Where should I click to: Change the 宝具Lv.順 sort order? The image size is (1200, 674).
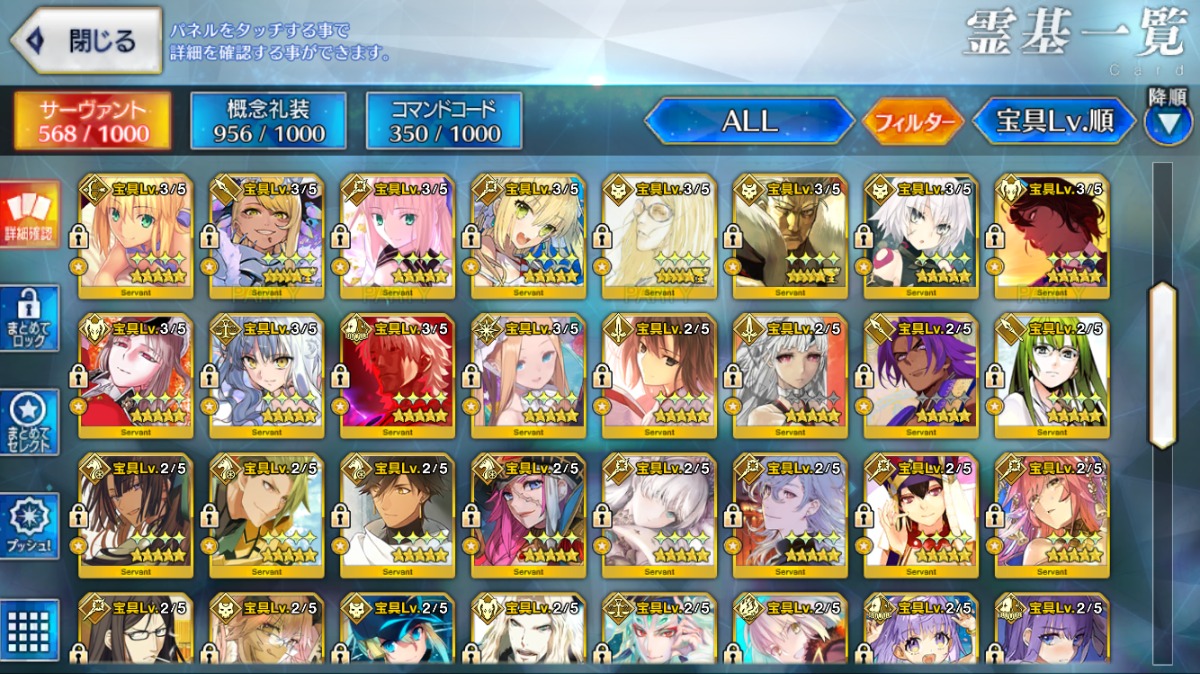click(x=1055, y=122)
